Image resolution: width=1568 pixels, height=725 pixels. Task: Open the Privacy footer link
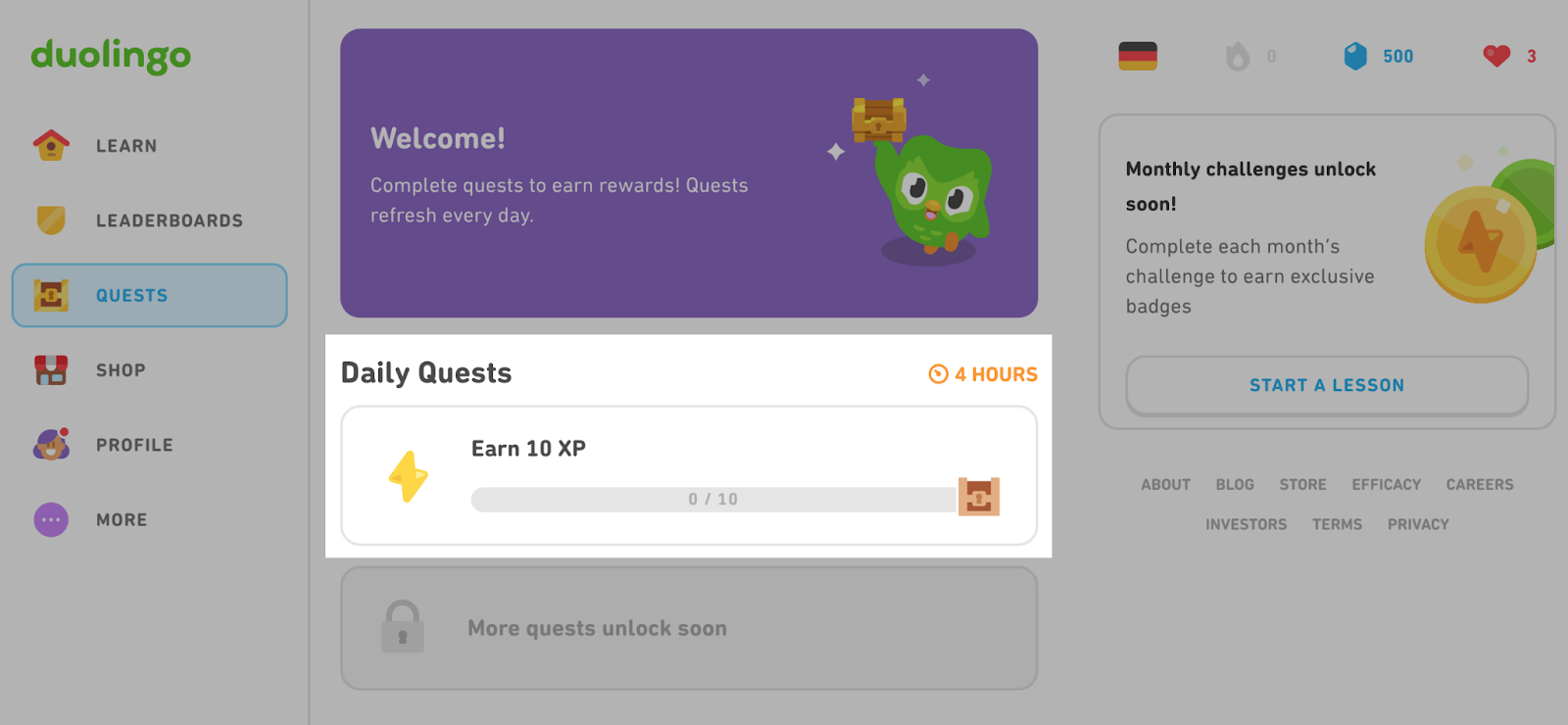[x=1417, y=524]
